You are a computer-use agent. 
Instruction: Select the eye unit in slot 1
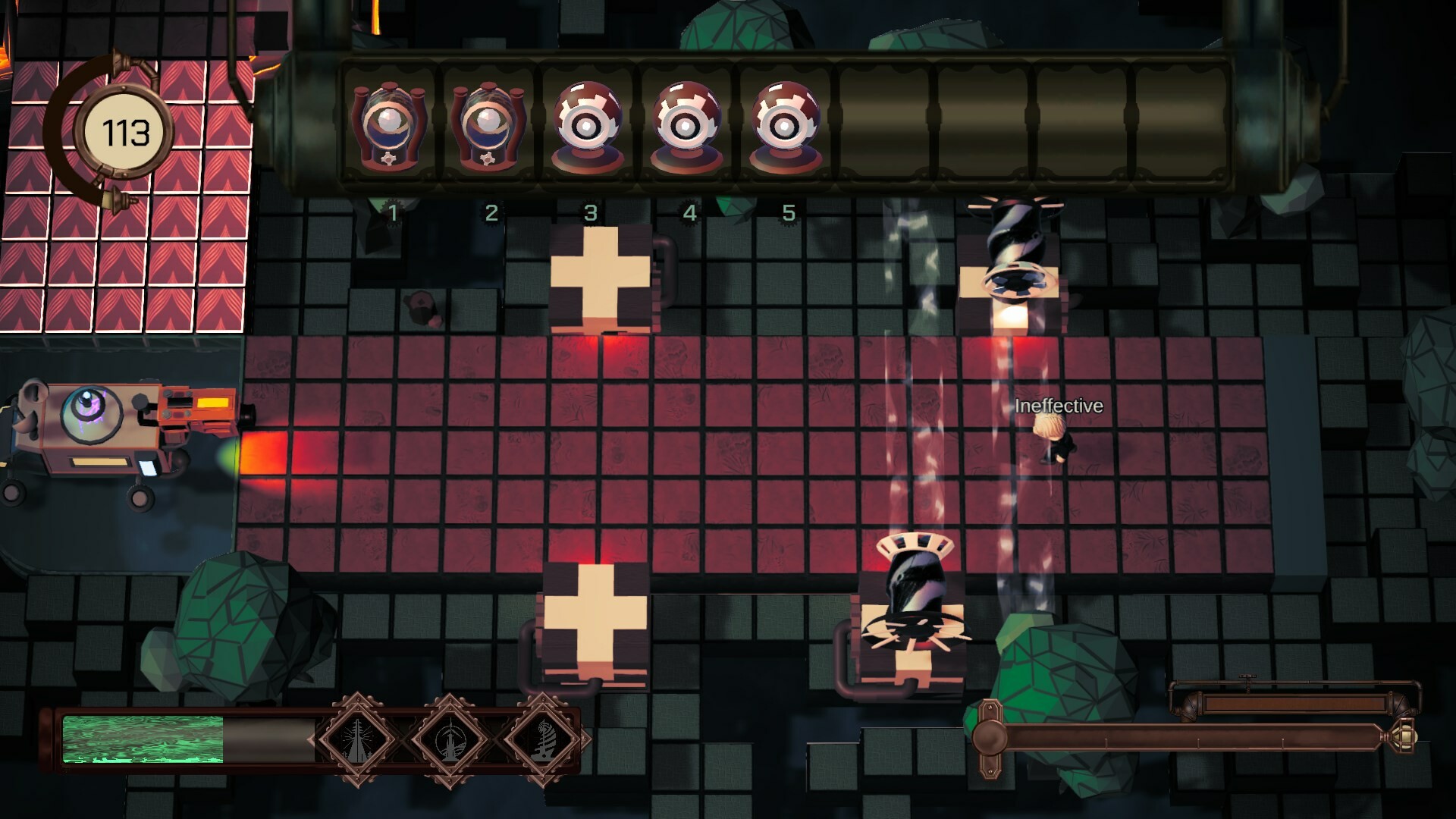click(x=391, y=125)
